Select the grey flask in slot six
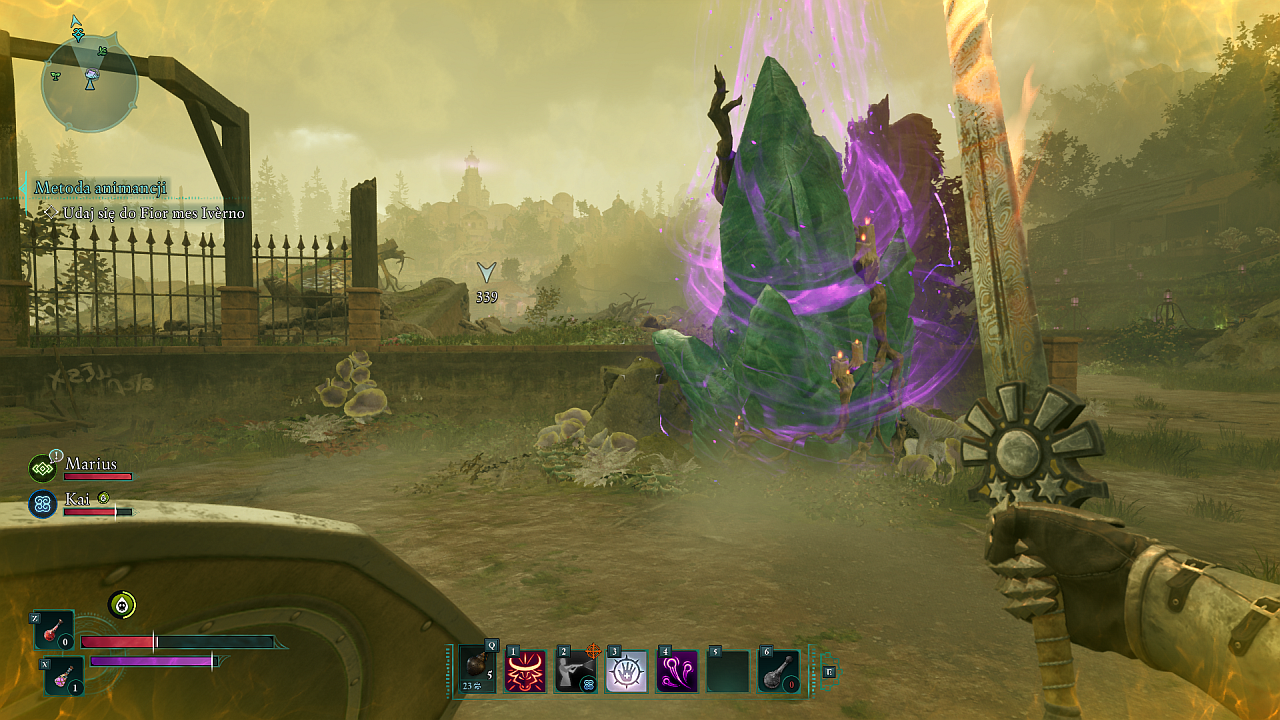The image size is (1280, 720). (778, 671)
